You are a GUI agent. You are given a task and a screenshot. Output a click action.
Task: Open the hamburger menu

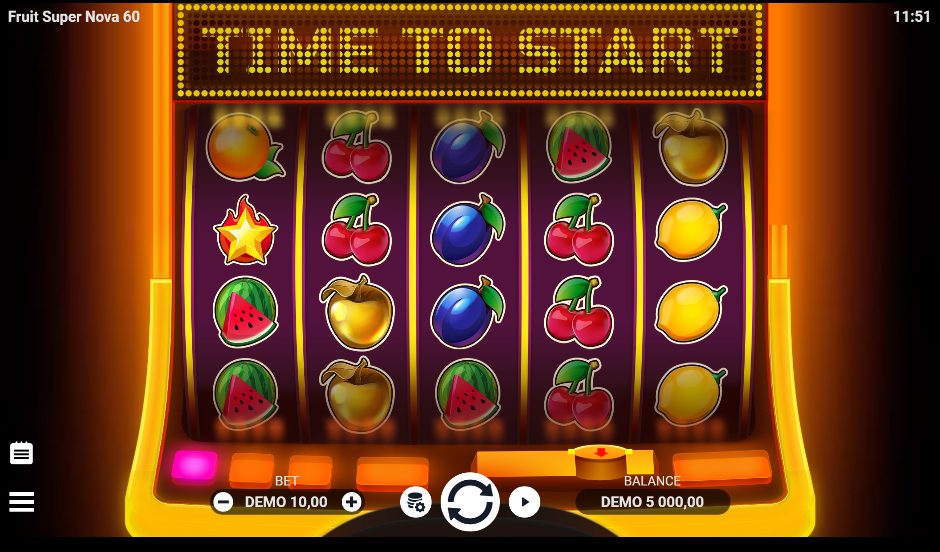coord(22,501)
